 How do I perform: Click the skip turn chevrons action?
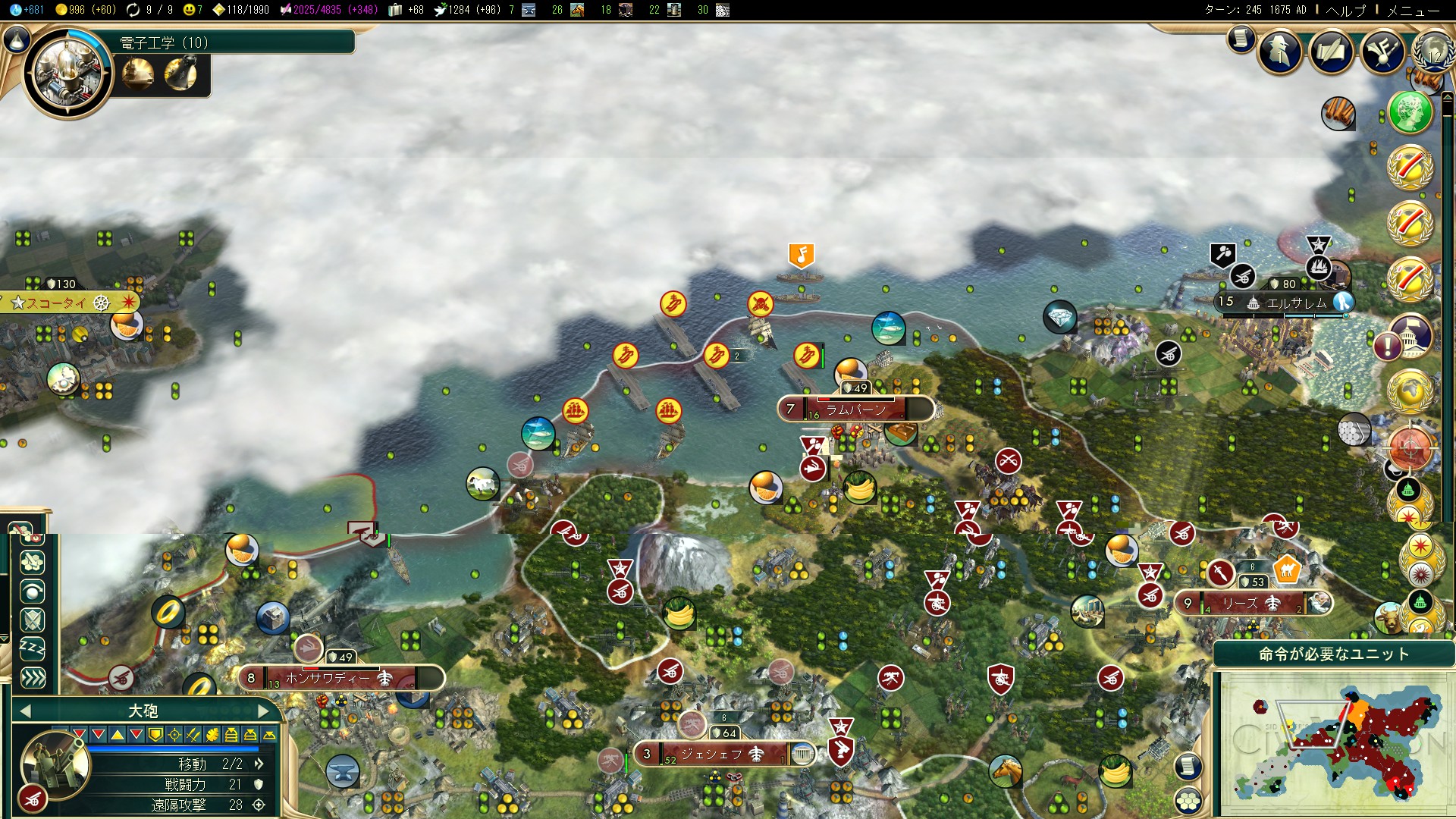(x=32, y=677)
